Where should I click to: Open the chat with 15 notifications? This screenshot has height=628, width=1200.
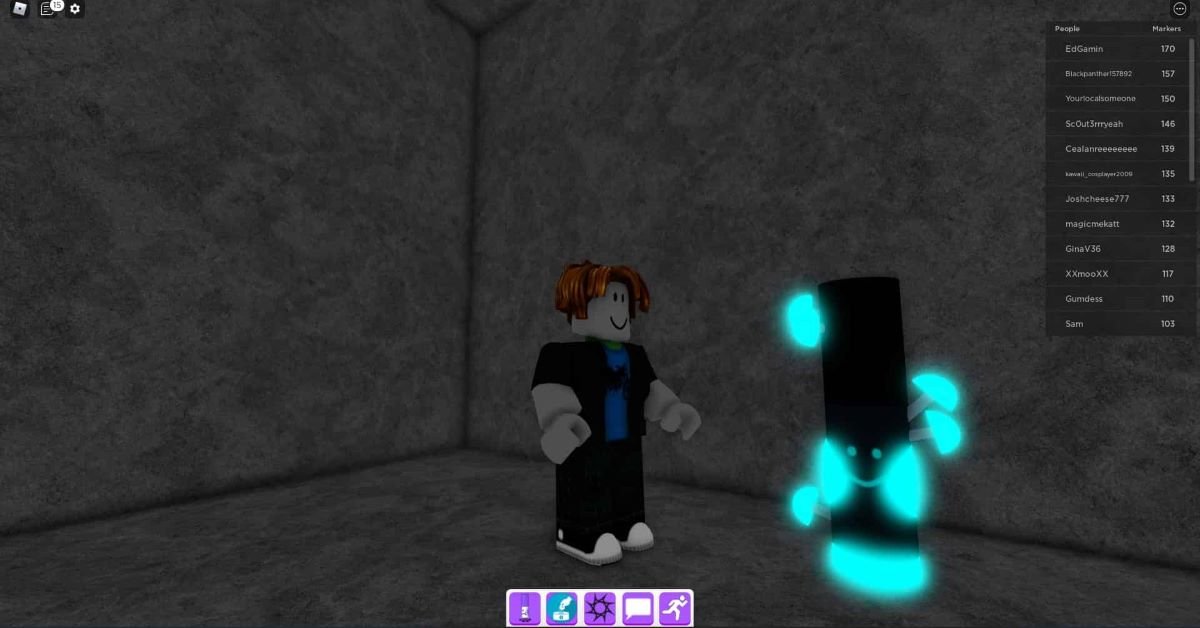coord(48,9)
